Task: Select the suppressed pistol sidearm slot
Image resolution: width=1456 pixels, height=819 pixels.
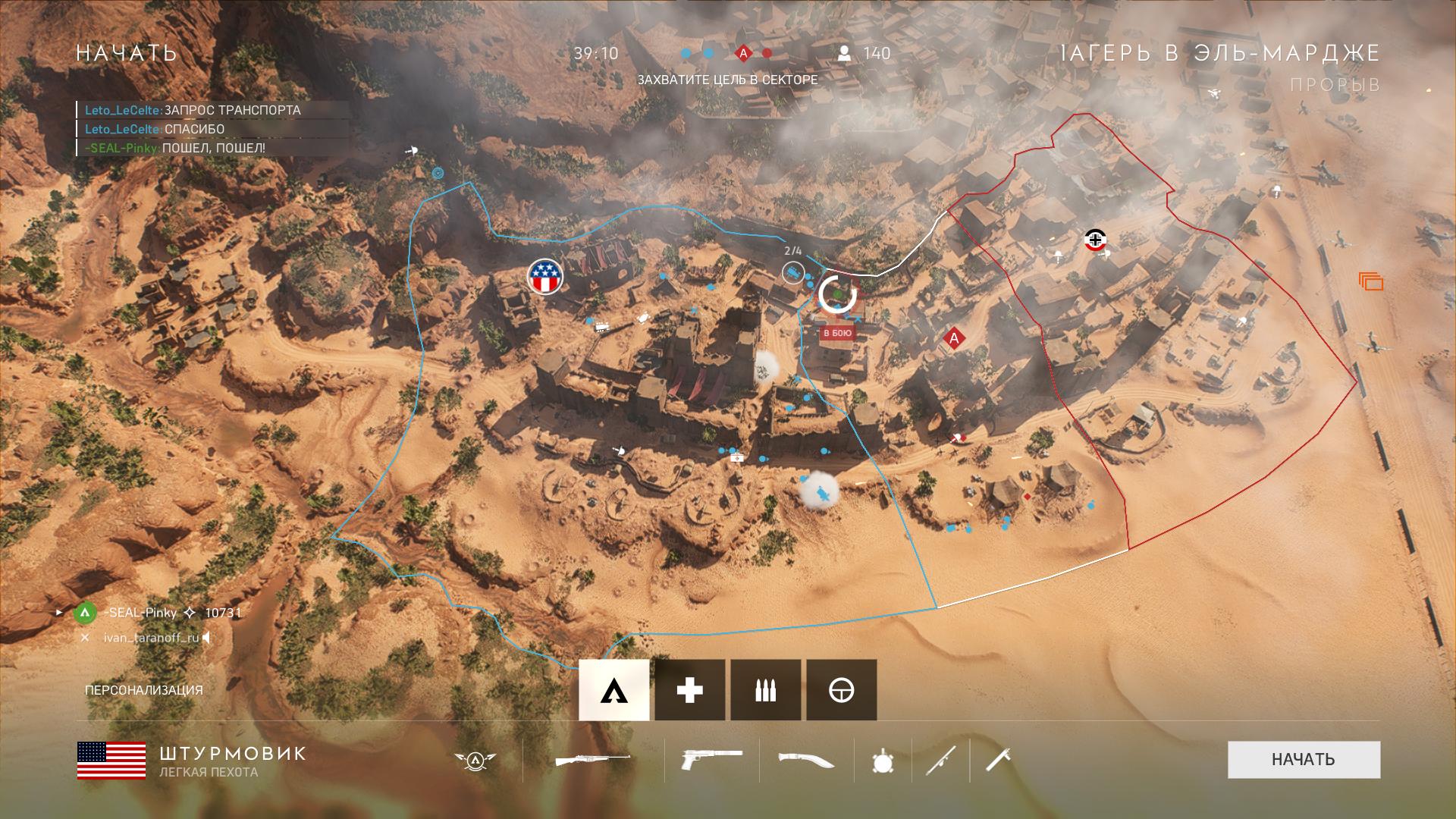Action: tap(712, 760)
